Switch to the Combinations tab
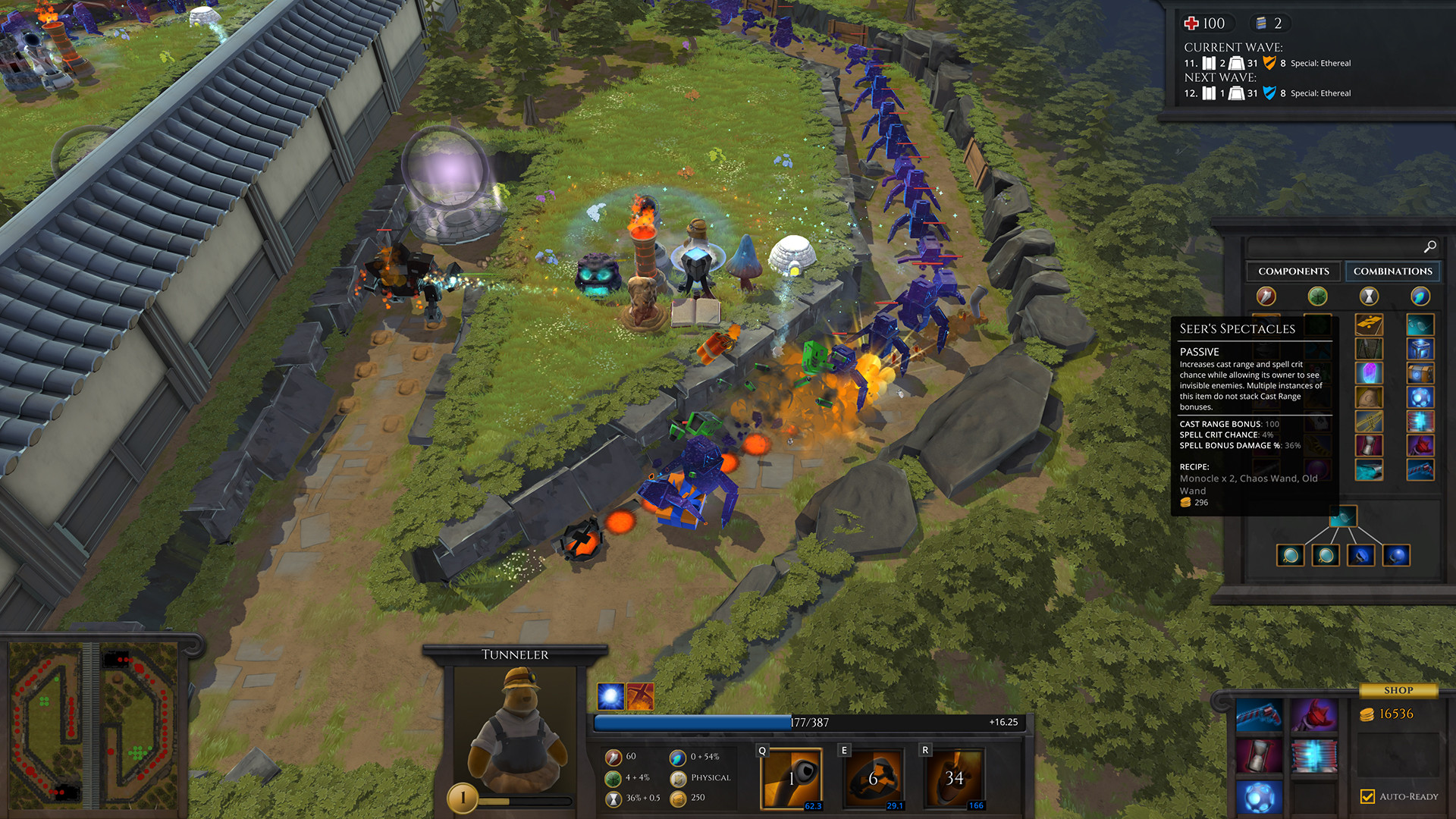Viewport: 1456px width, 819px height. click(1393, 271)
